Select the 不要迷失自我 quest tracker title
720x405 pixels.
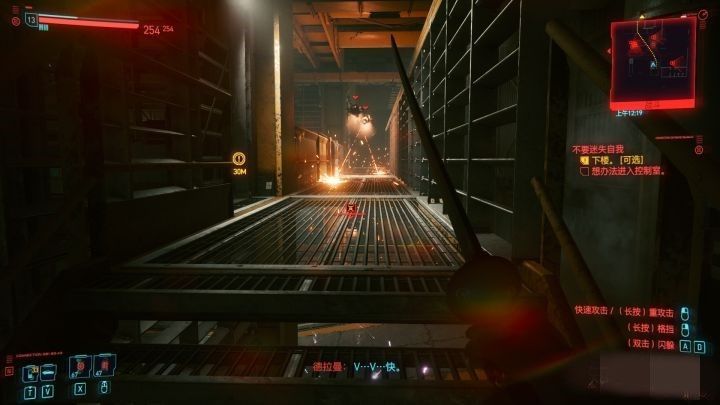point(599,148)
